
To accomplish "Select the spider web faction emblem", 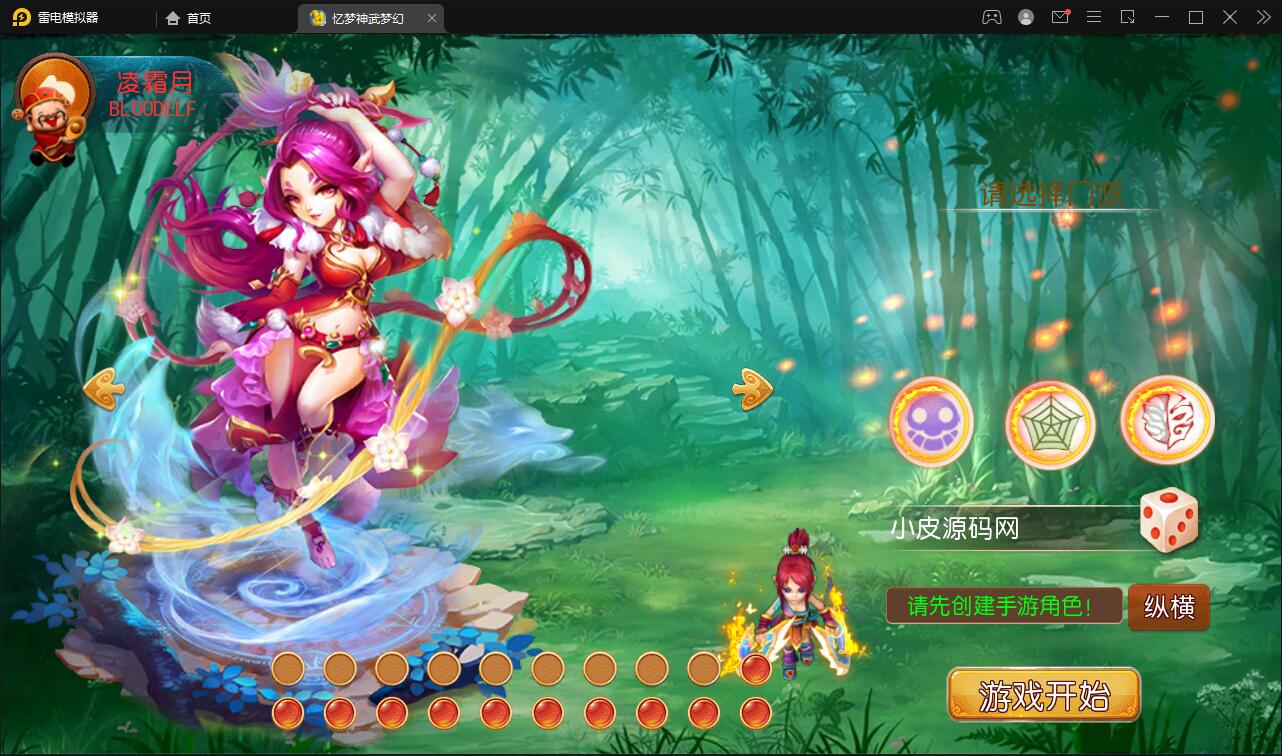I will 1049,423.
